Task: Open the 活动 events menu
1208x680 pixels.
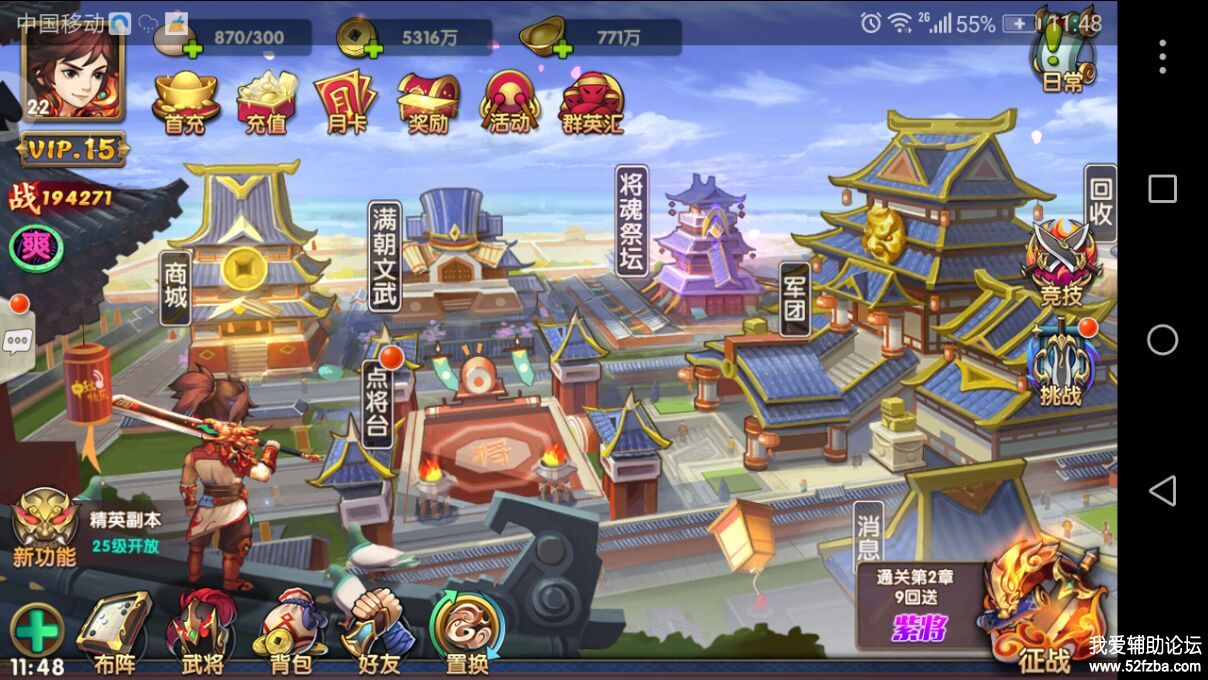Action: (x=510, y=102)
